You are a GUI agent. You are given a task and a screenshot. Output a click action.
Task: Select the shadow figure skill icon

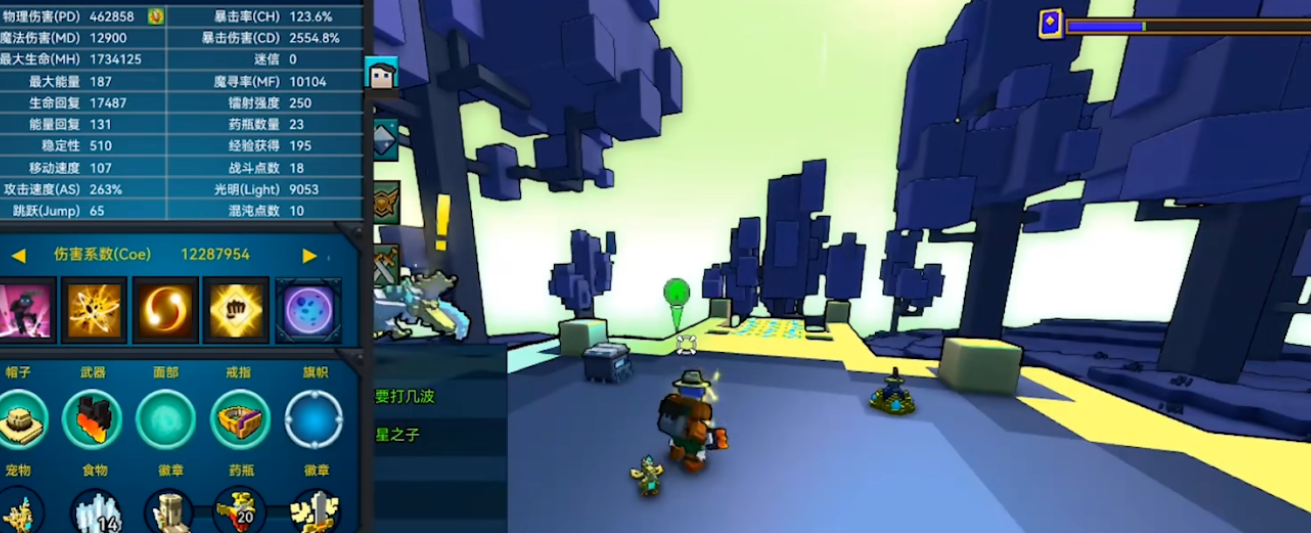coord(25,310)
